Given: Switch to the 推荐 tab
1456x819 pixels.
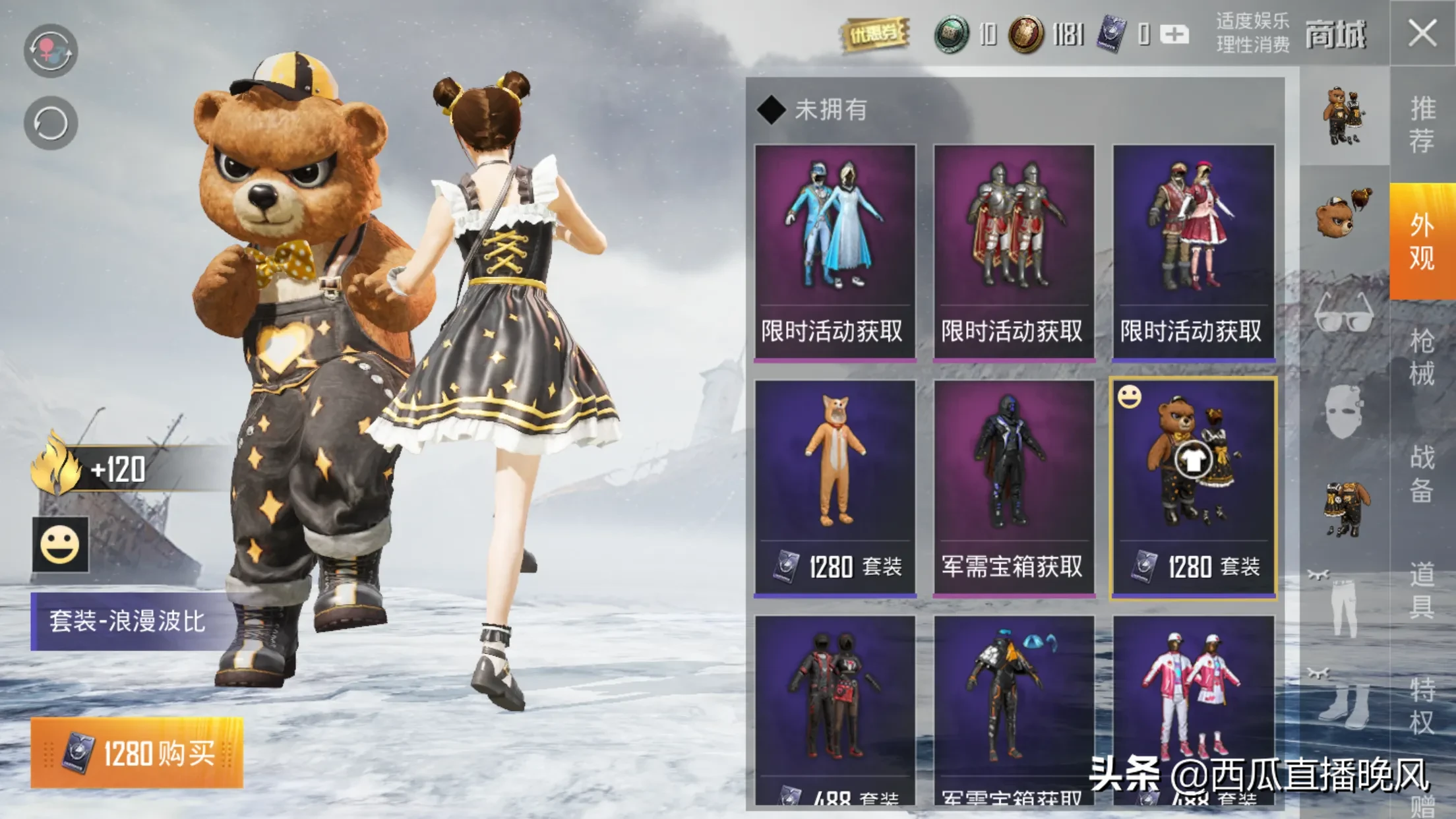Looking at the screenshot, I should tap(1422, 125).
